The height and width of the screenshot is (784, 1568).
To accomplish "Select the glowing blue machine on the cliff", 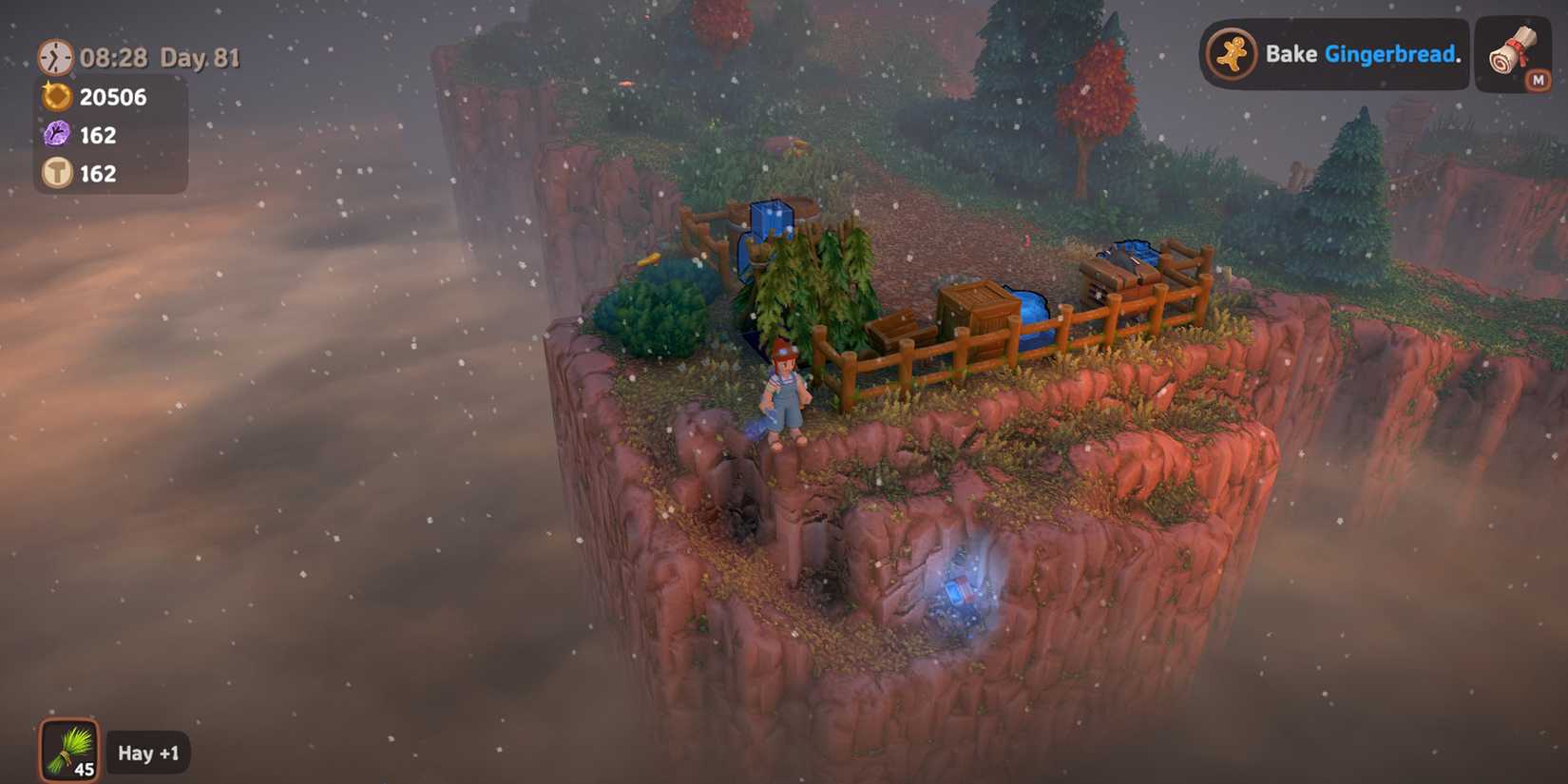I will tap(960, 594).
